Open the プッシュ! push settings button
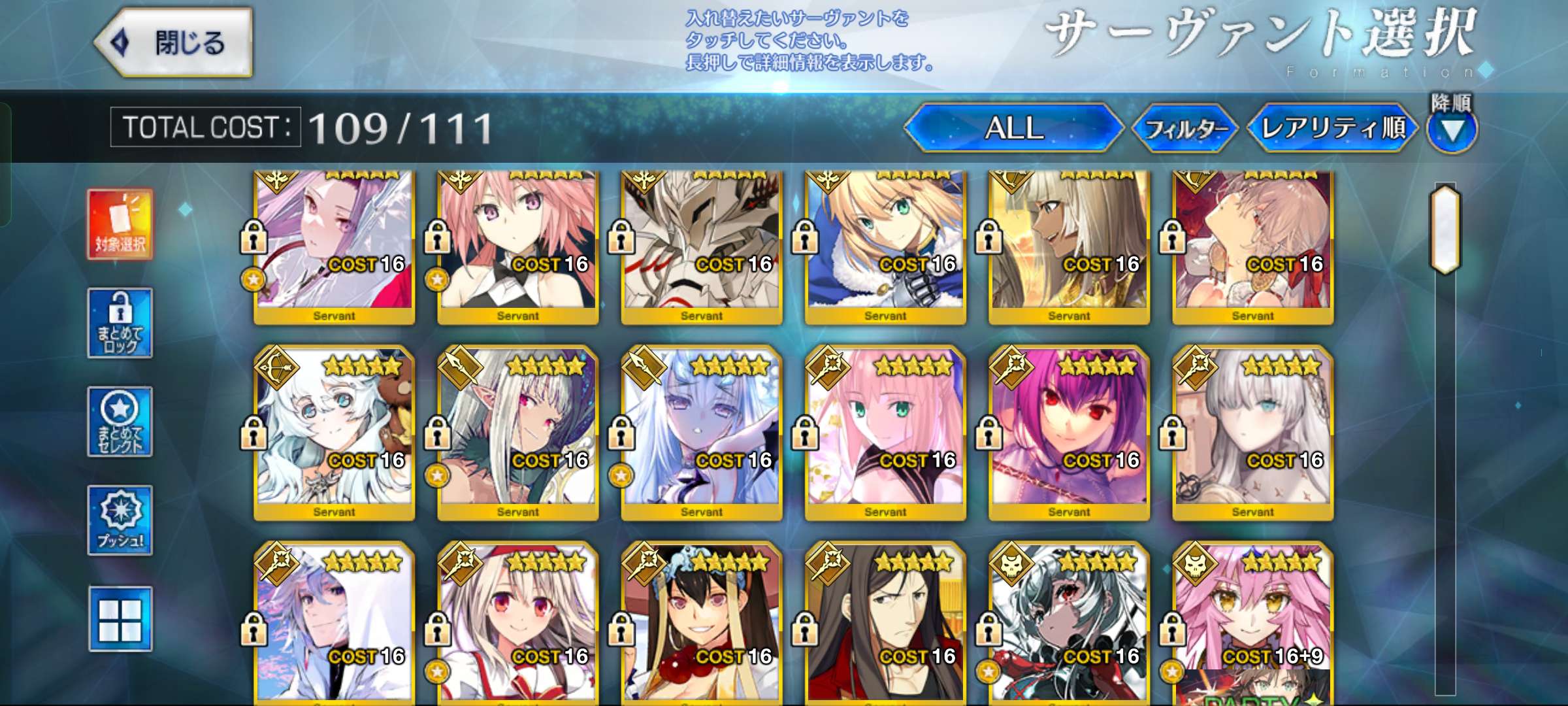 [120, 520]
